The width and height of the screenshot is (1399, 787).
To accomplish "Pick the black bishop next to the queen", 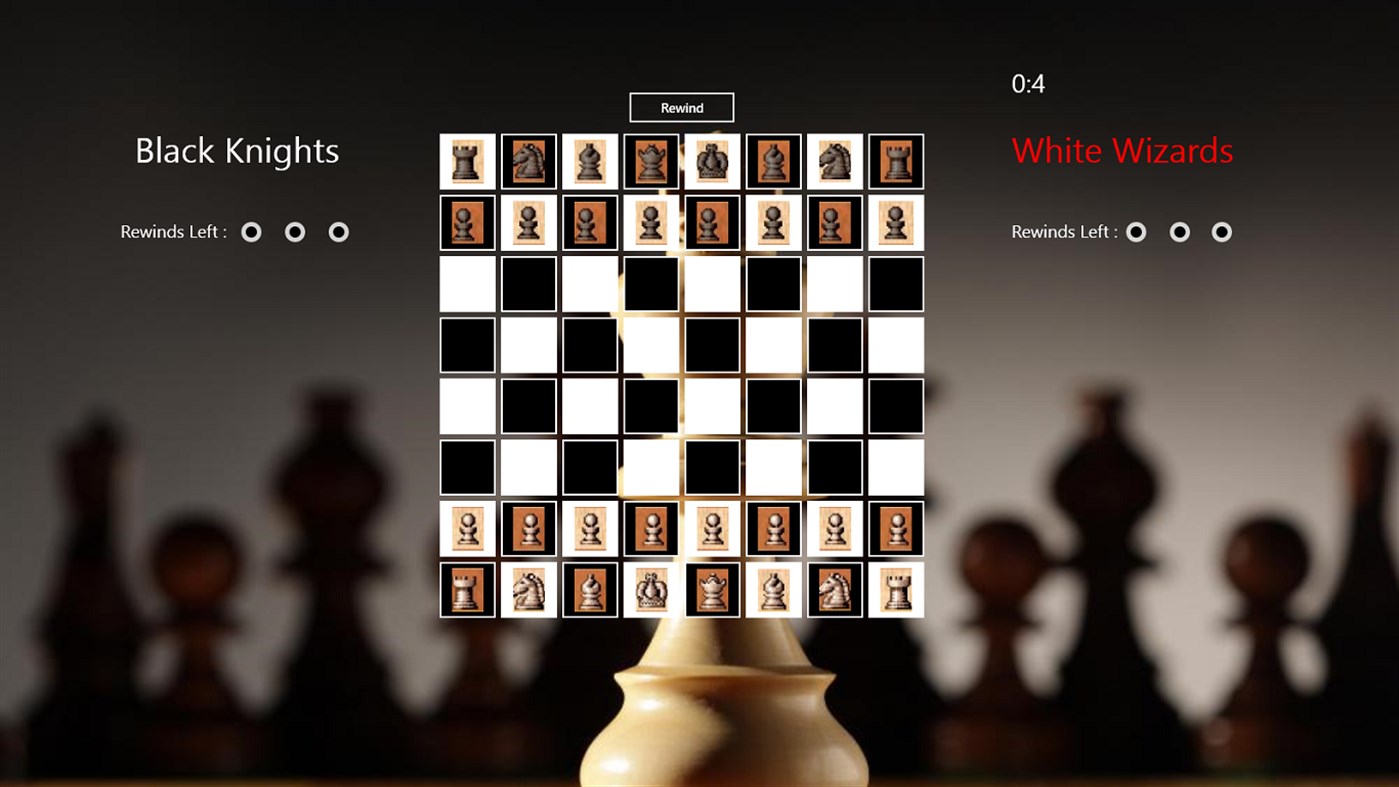I will 589,161.
